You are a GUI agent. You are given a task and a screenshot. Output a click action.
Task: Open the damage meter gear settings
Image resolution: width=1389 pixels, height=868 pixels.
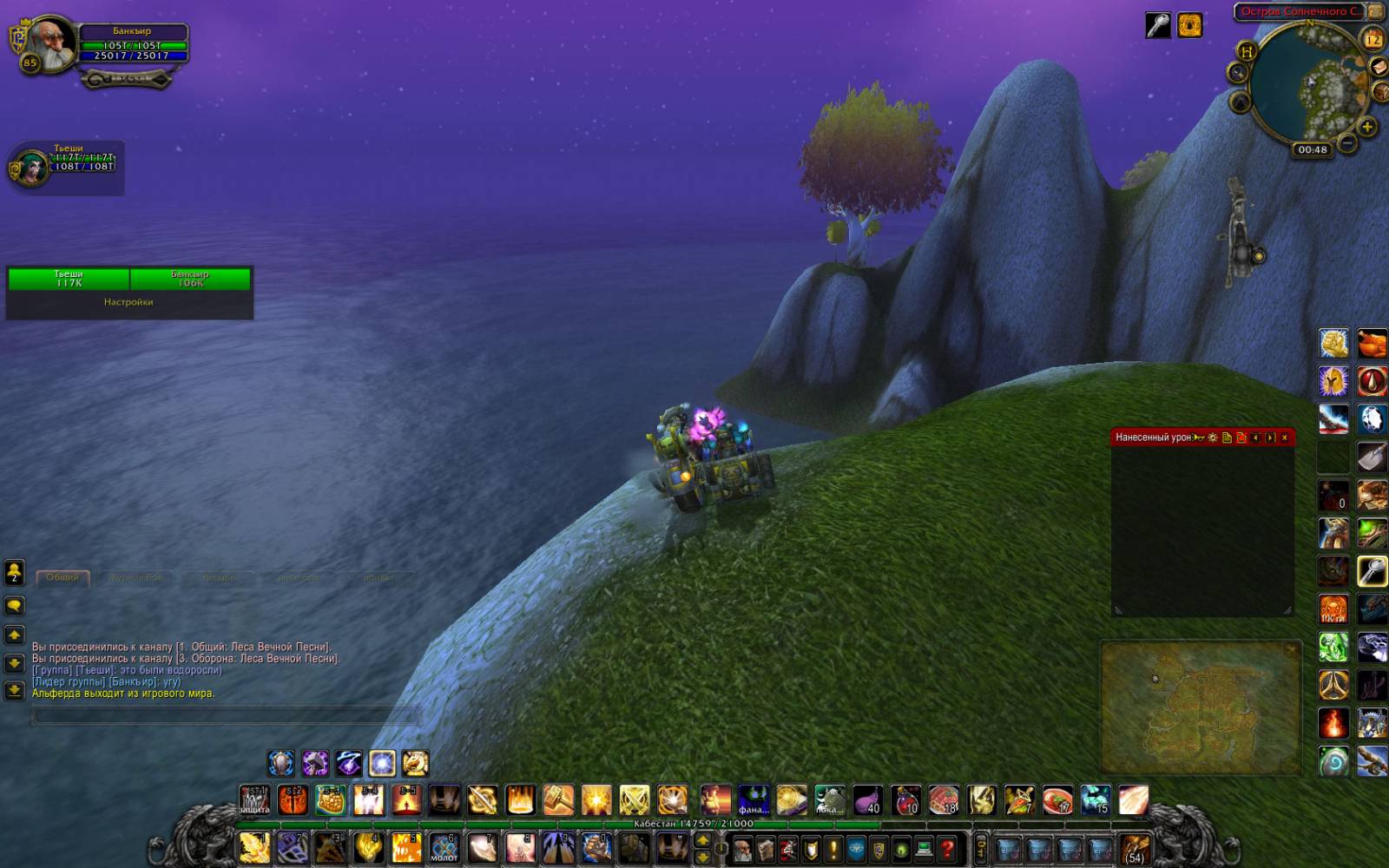coord(1213,437)
